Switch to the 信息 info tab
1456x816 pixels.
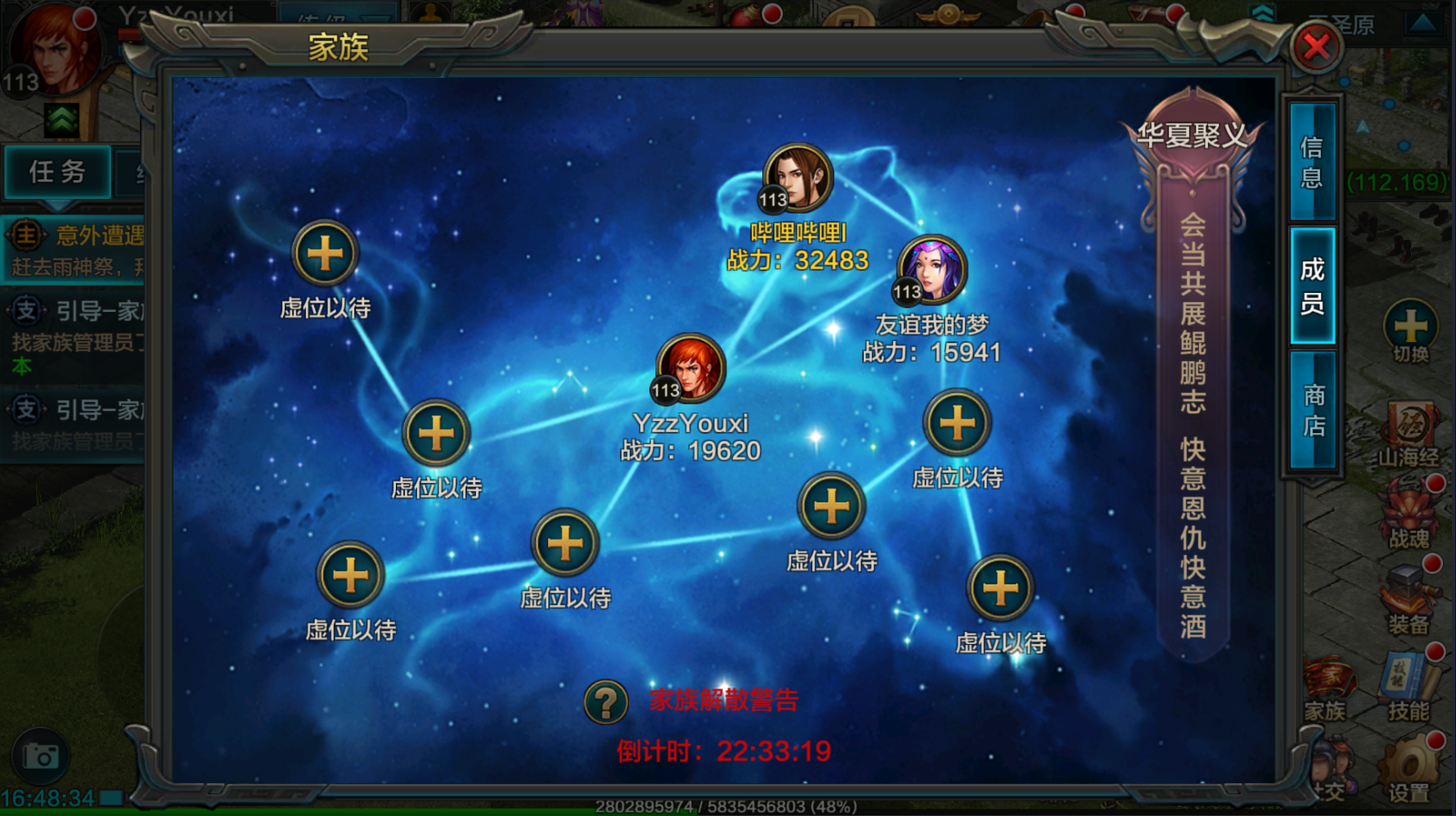click(1312, 162)
